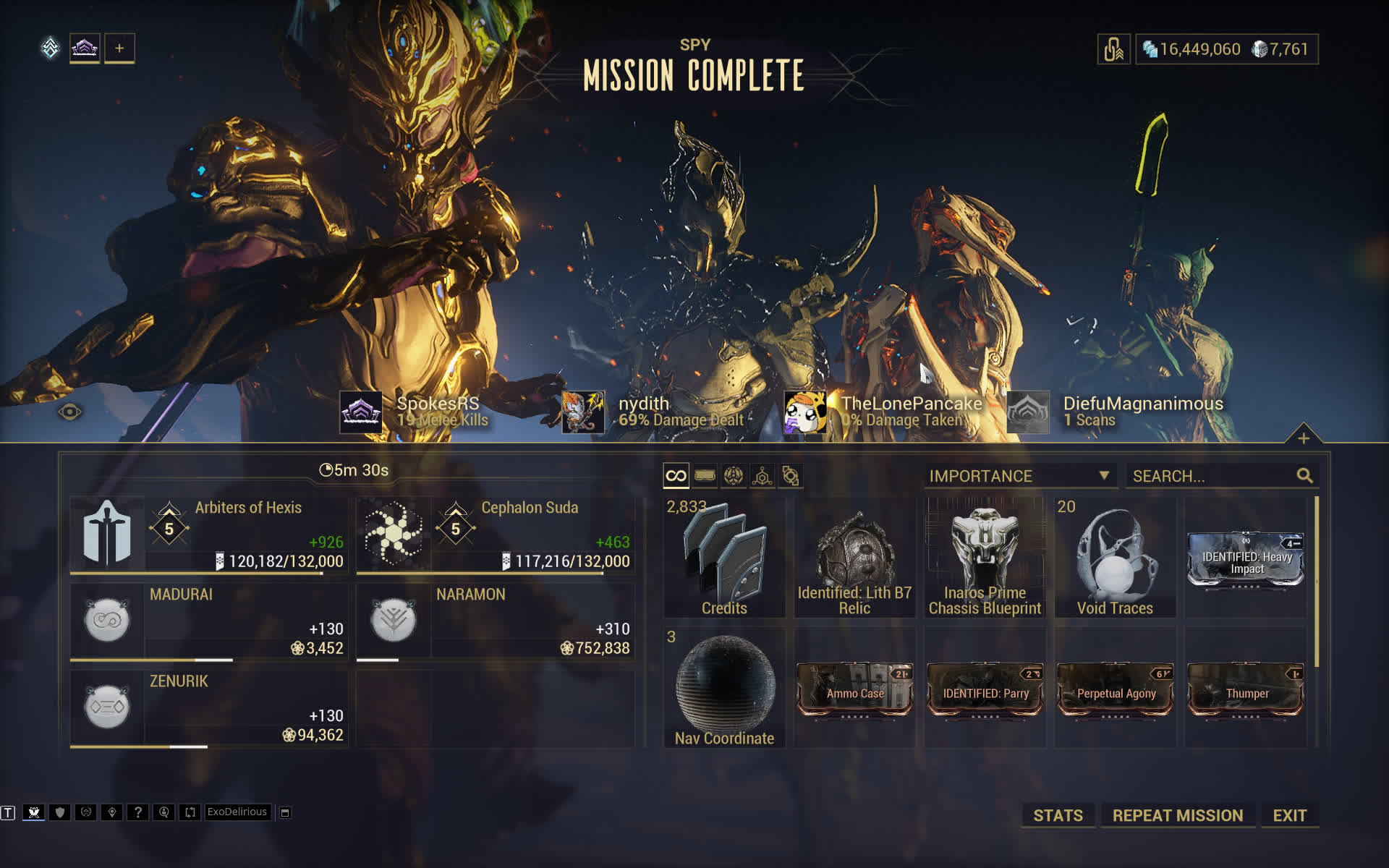Focus the rewards search field

1212,476
